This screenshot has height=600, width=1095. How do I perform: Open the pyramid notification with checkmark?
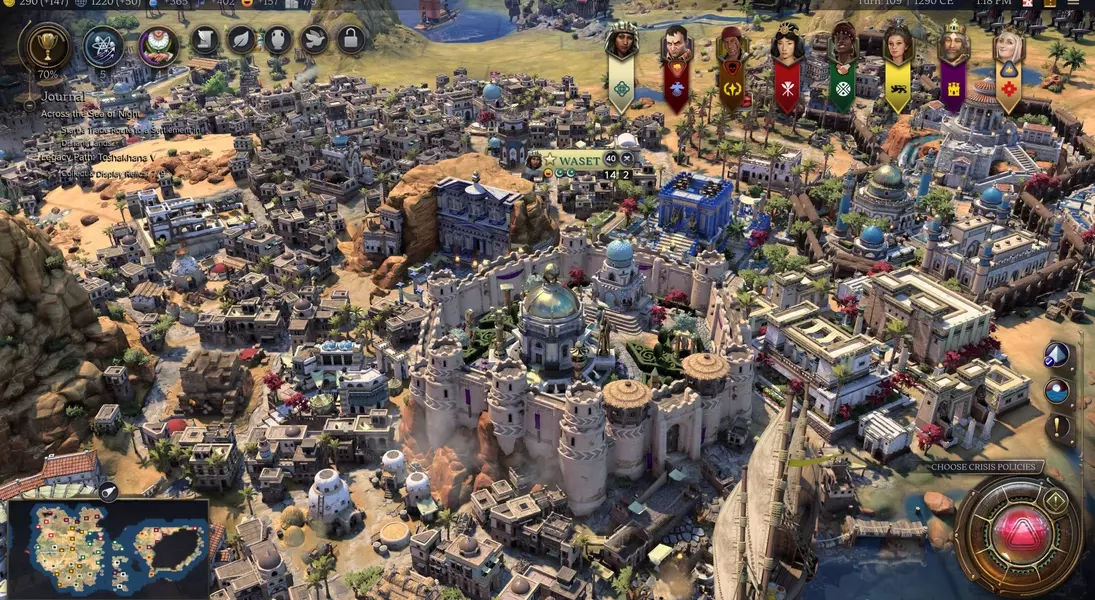(1057, 355)
